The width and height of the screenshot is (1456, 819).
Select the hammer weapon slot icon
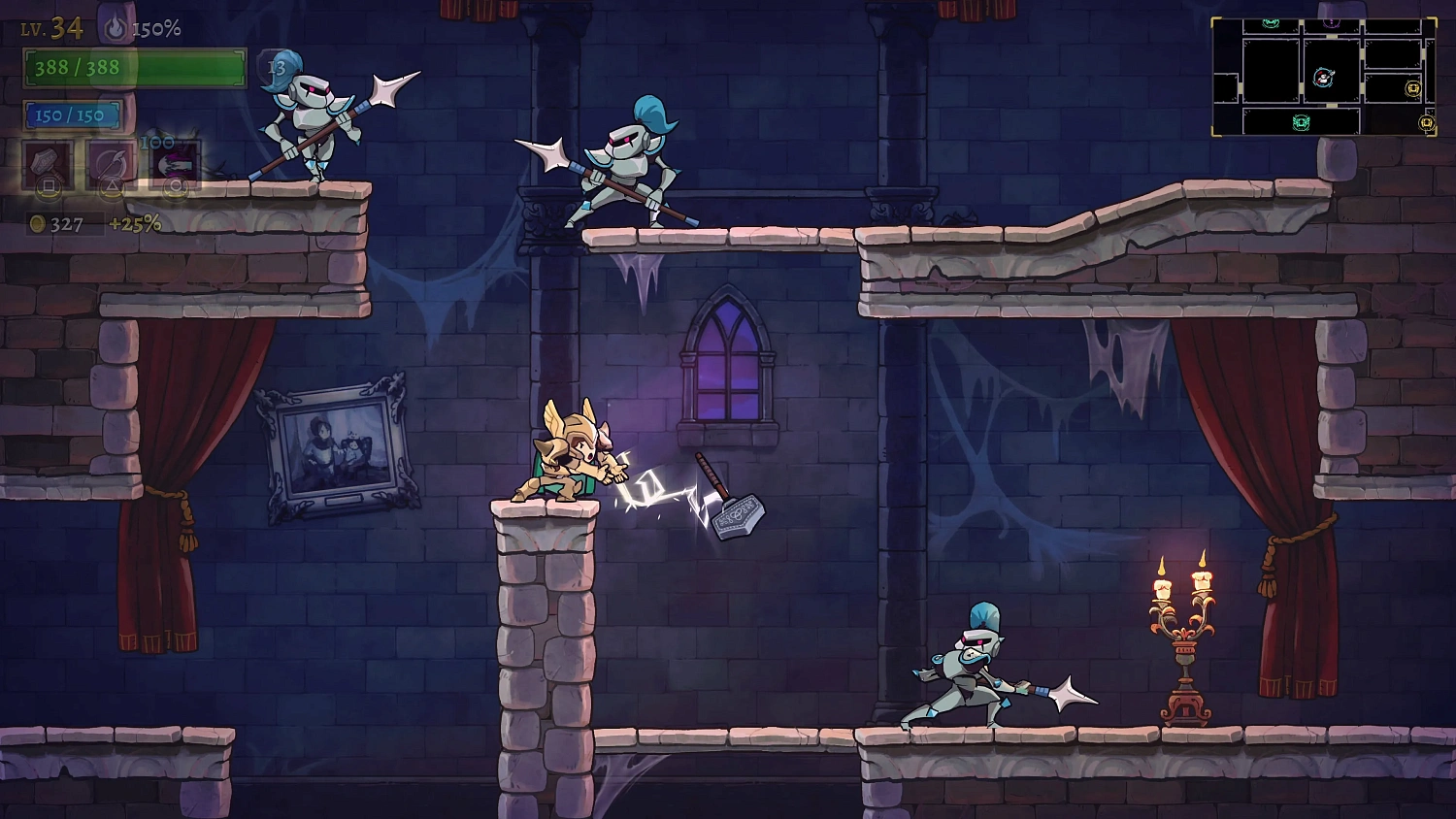47,166
